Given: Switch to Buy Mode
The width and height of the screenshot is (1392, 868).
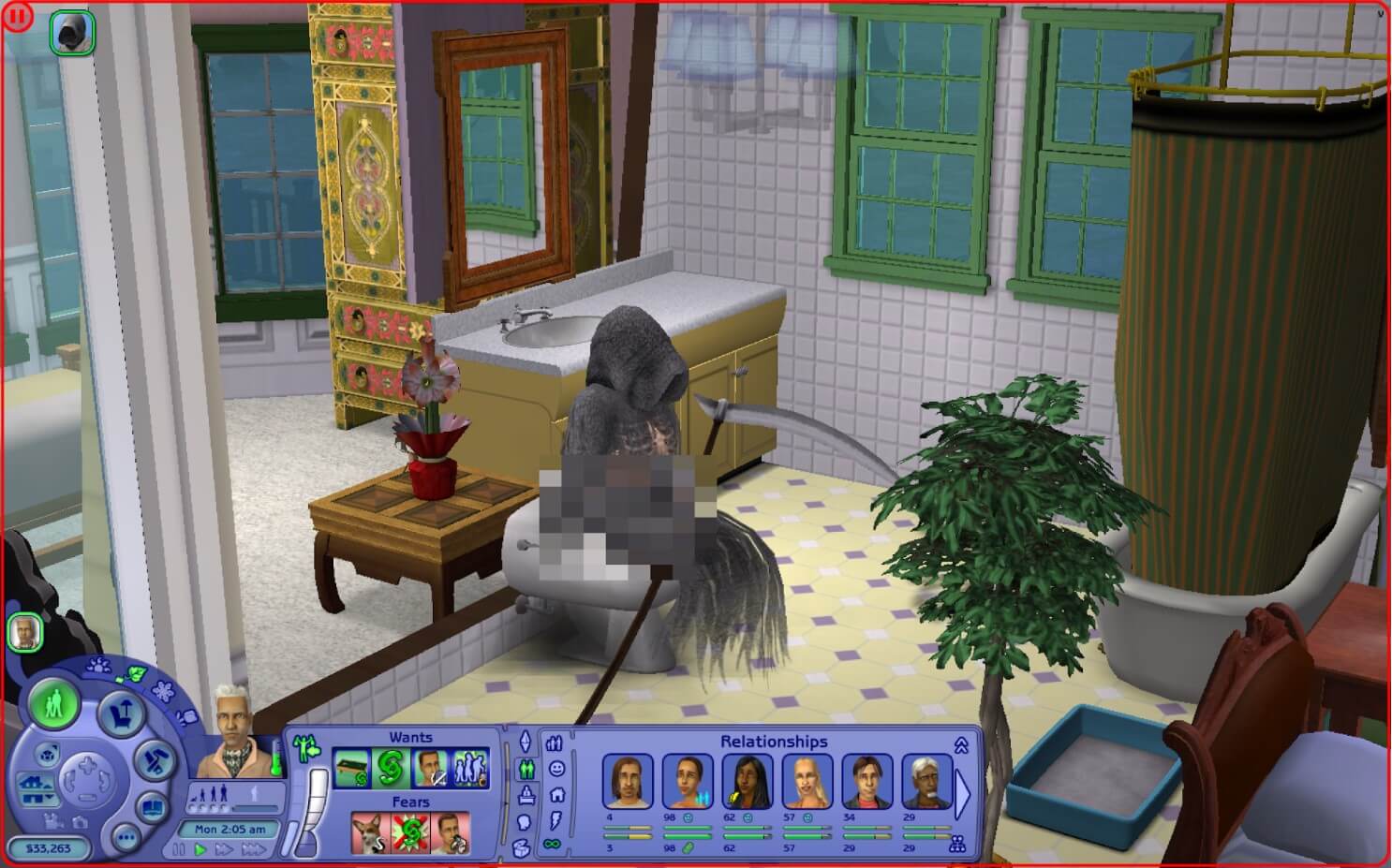Looking at the screenshot, I should click(120, 715).
